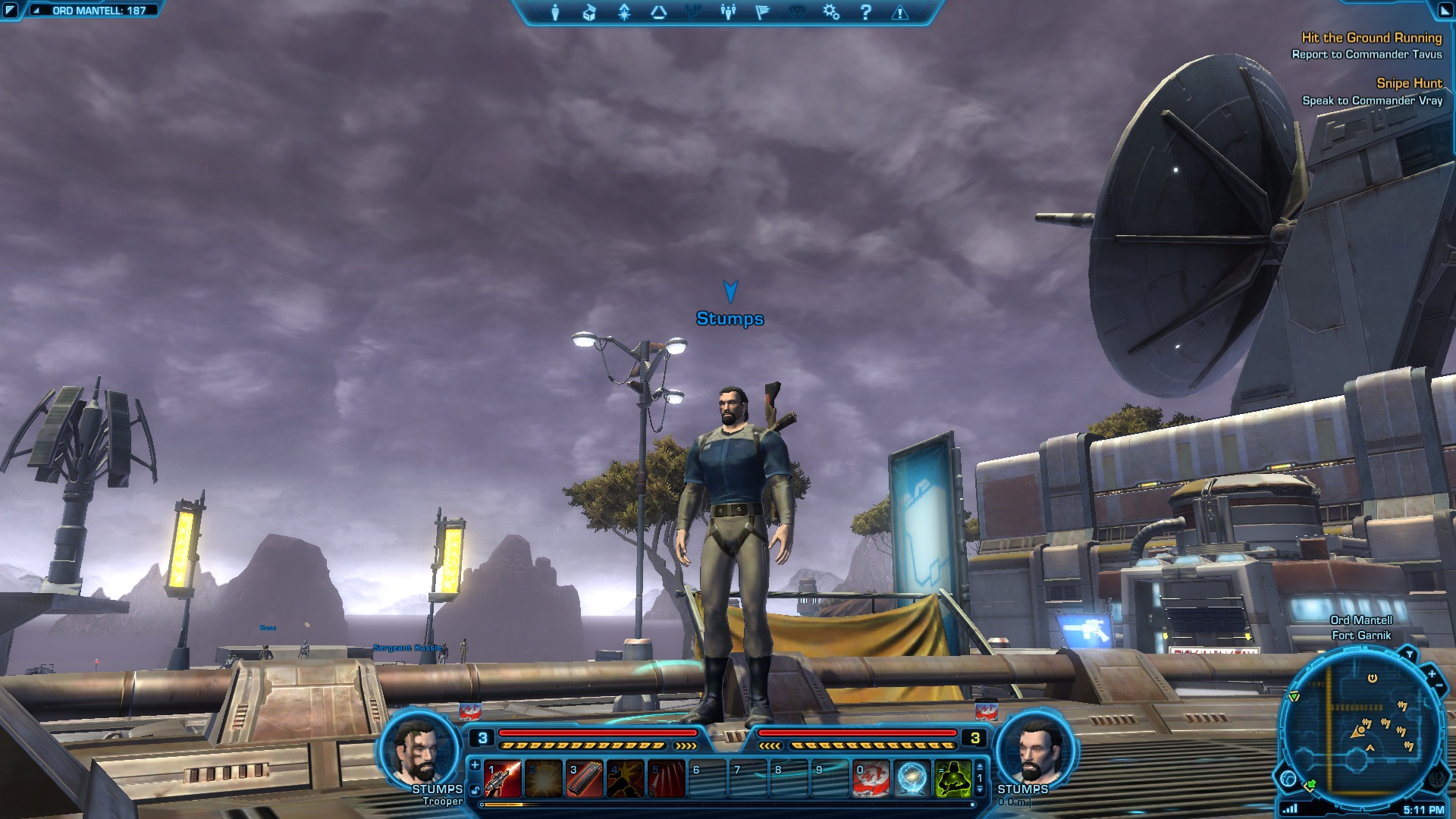Activate the blaster rifle ability in slot 1
This screenshot has width=1456, height=819.
pos(503,780)
